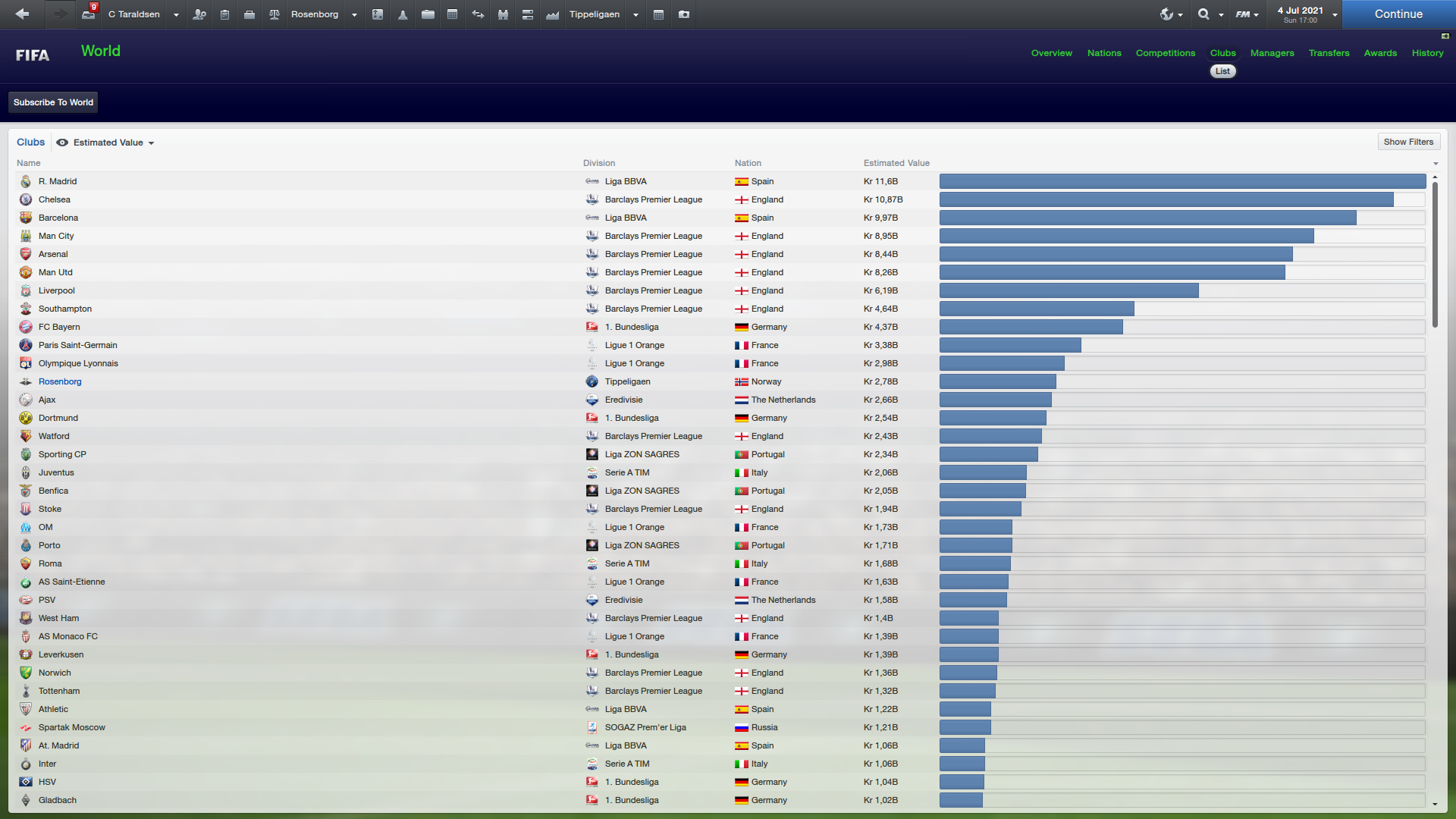Click the Show Filters button
This screenshot has width=1456, height=819.
click(1408, 142)
